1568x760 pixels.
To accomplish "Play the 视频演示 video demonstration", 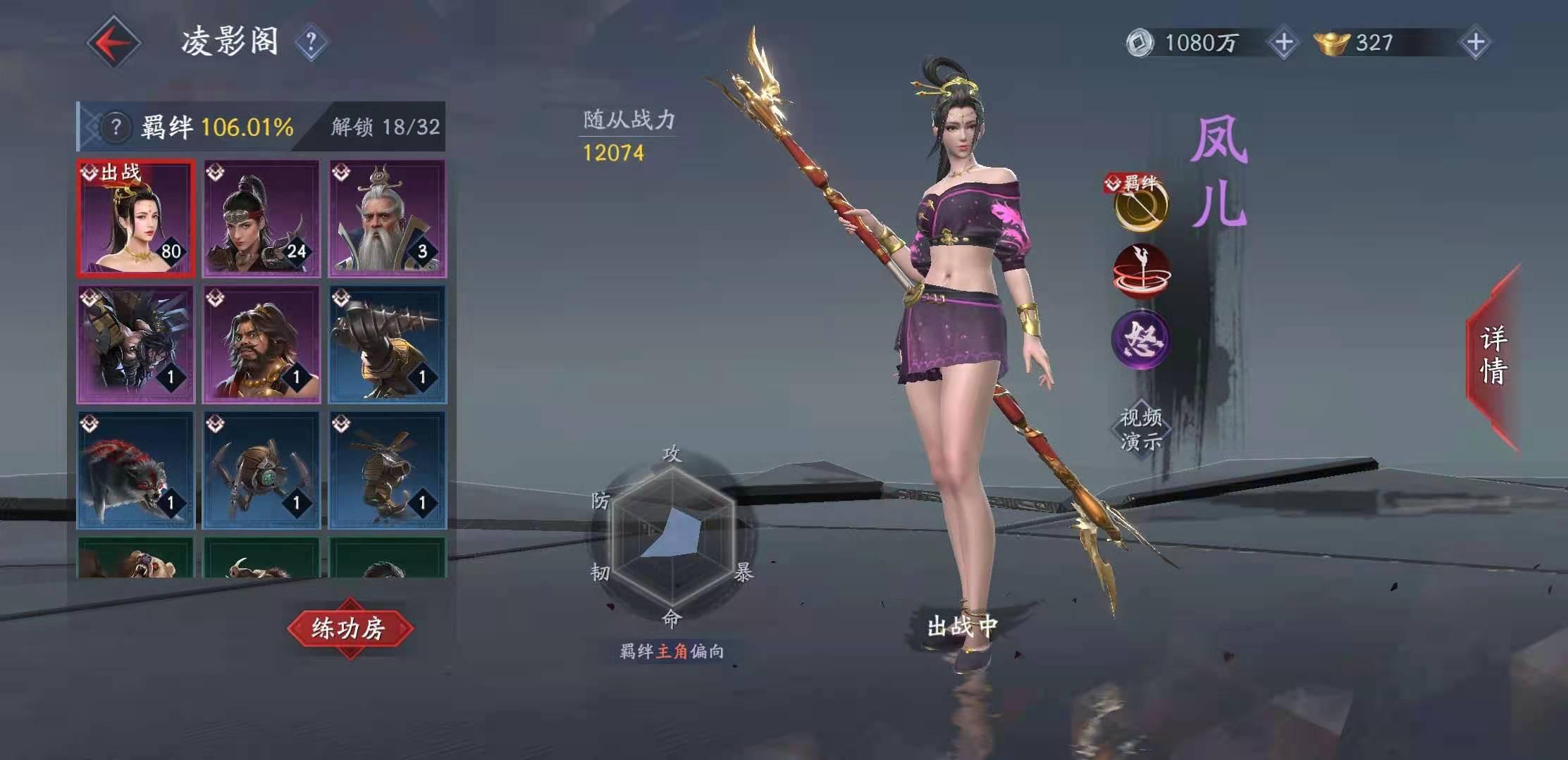I will pos(1141,429).
